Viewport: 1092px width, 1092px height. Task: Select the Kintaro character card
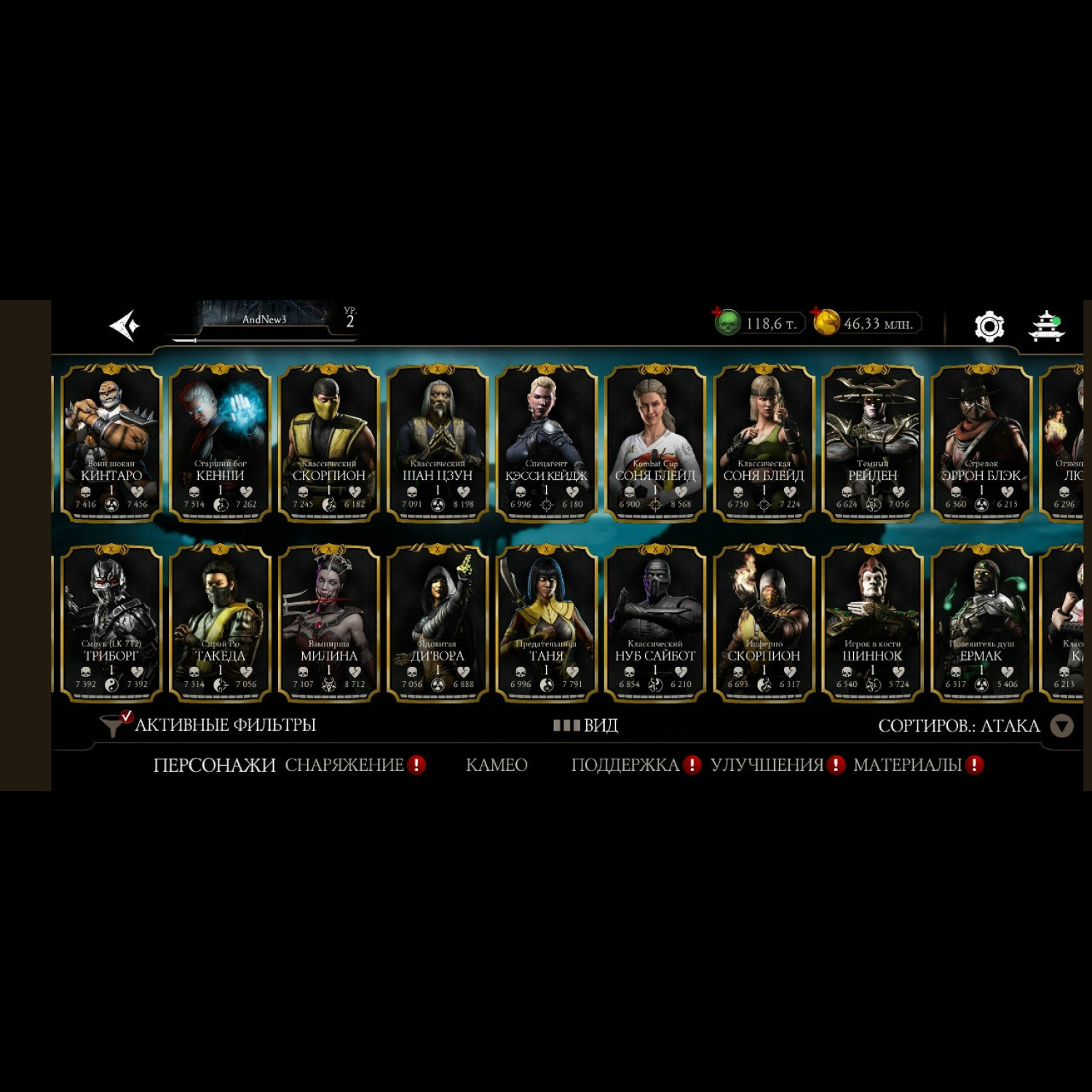[x=111, y=443]
